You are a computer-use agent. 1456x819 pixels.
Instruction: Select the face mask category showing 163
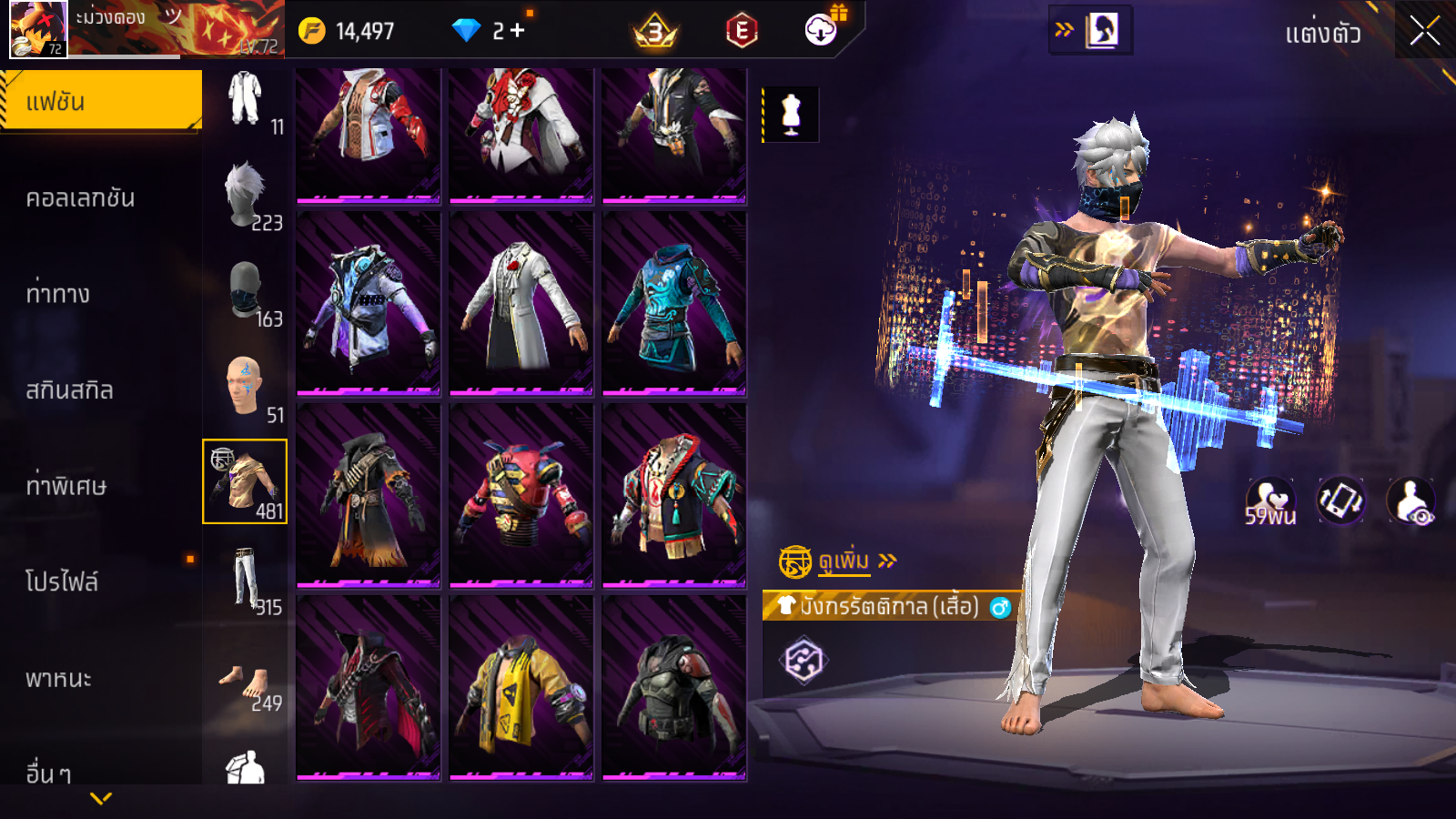tap(246, 293)
